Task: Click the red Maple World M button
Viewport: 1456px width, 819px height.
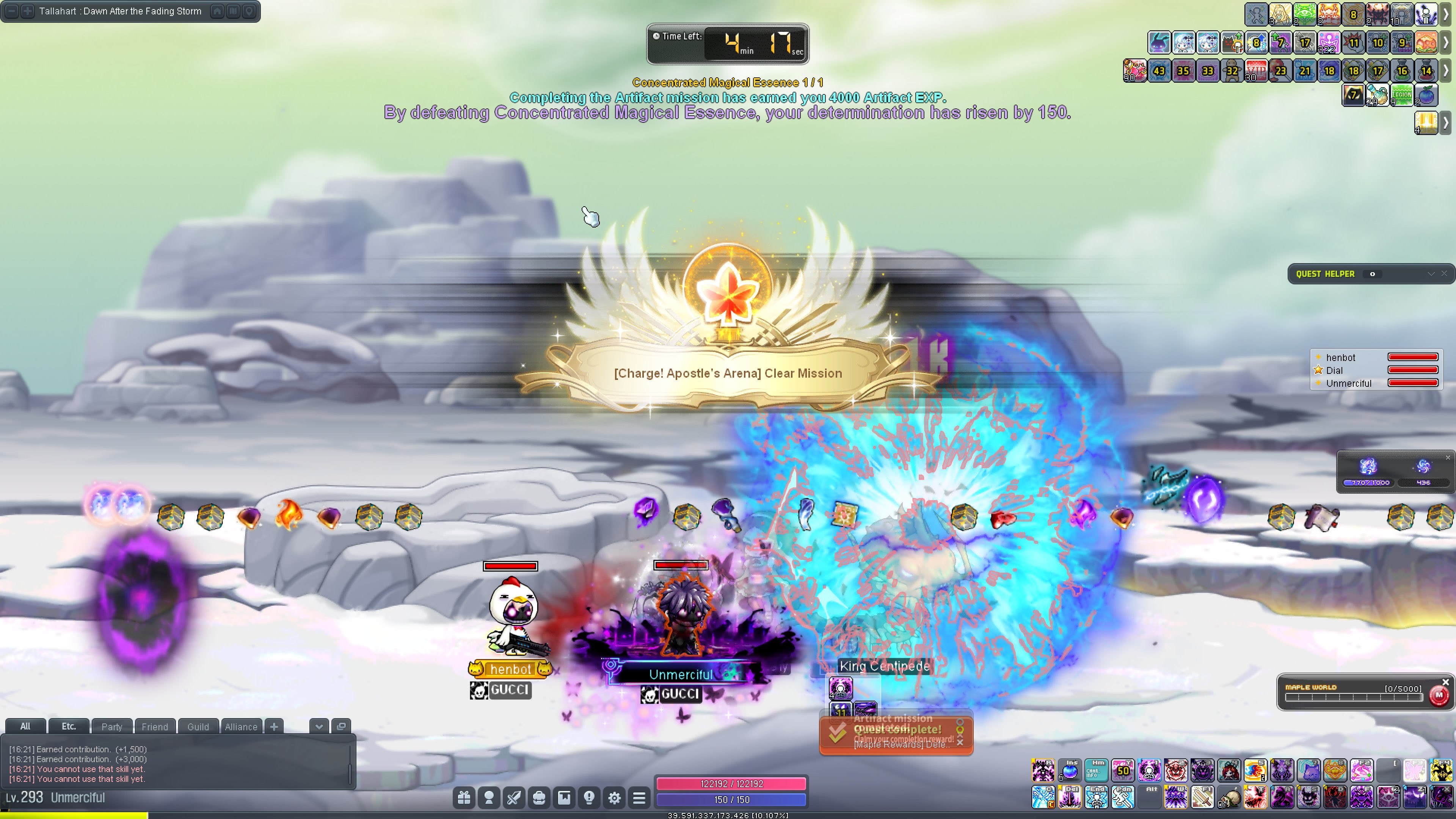Action: [1439, 695]
